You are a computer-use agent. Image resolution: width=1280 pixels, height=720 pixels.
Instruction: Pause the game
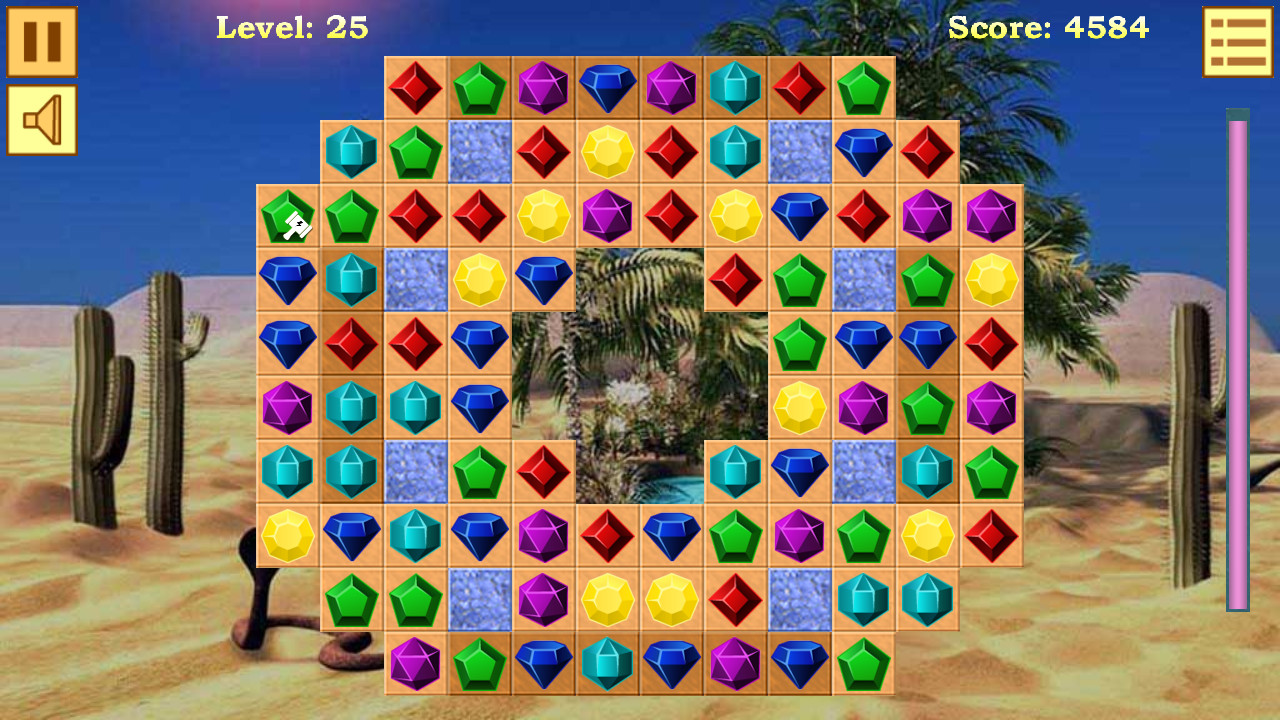(42, 42)
